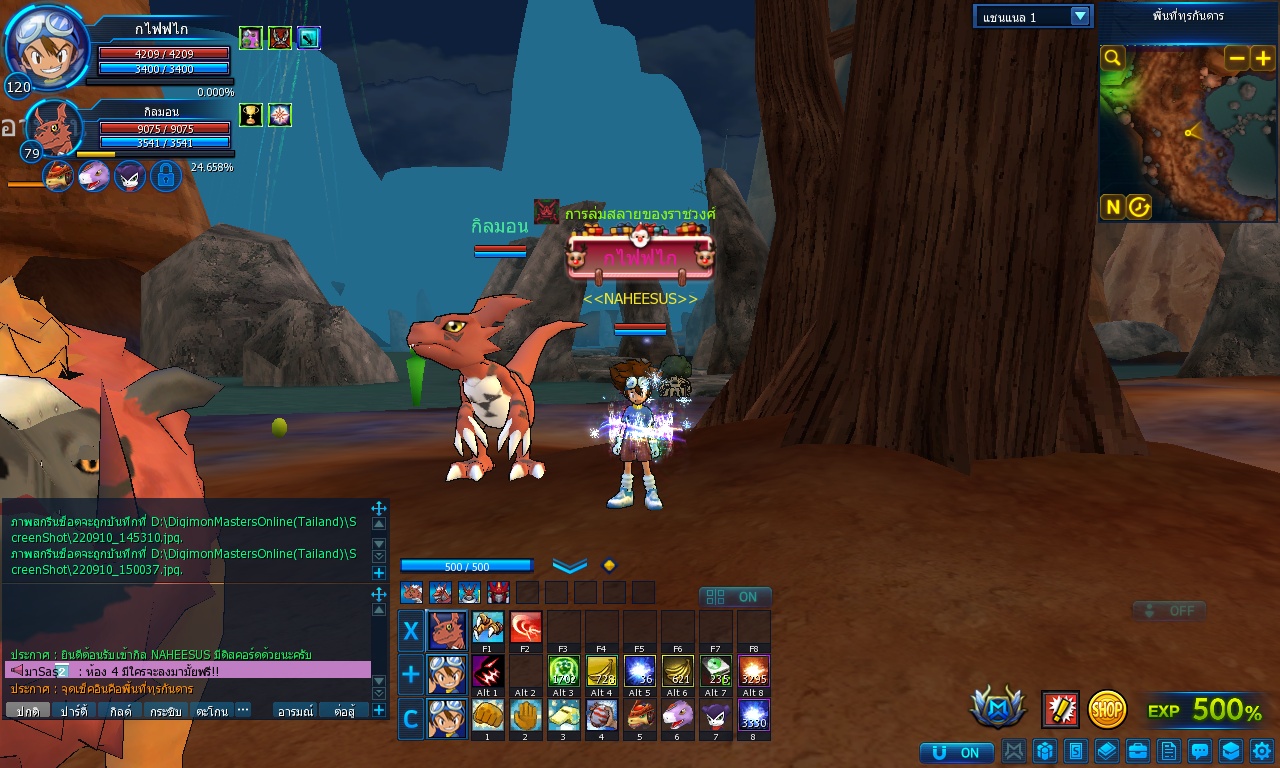Switch chat to the ปาร์ตี้ tab
The image size is (1280, 768).
coord(73,711)
